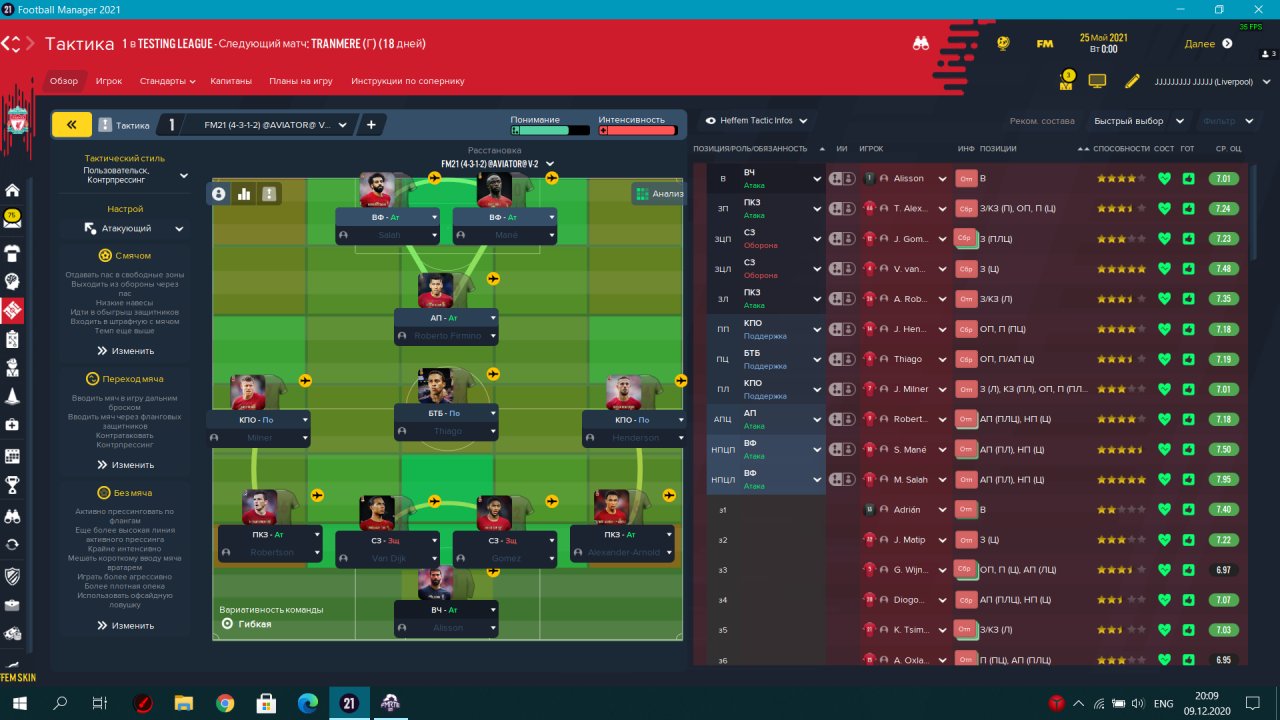
Task: Switch to Планы на игру tab
Action: (301, 81)
